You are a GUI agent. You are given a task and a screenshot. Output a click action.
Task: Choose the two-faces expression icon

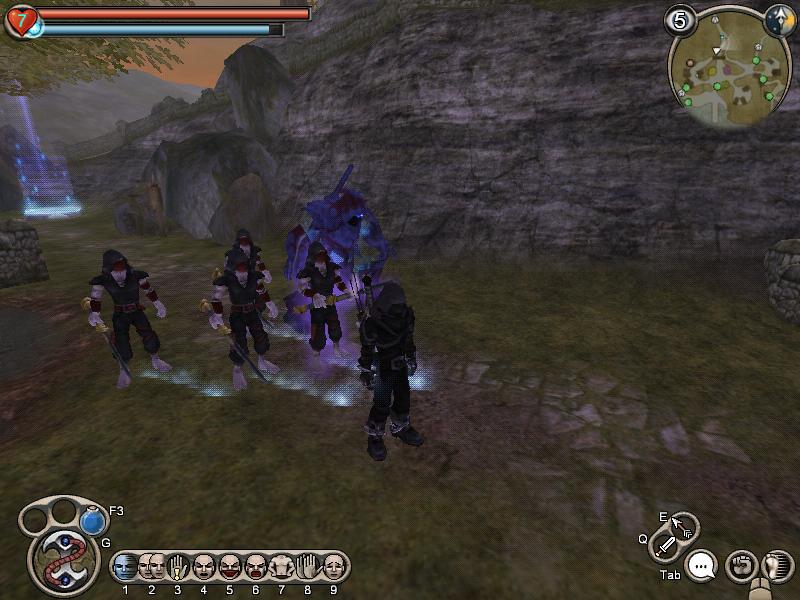pyautogui.click(x=151, y=567)
